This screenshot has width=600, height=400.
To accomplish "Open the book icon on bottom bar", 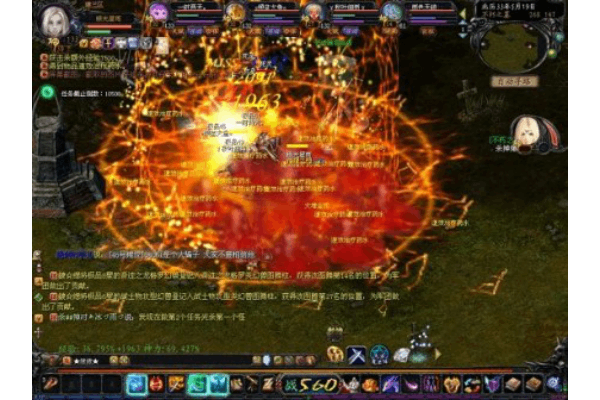I will coord(513,383).
